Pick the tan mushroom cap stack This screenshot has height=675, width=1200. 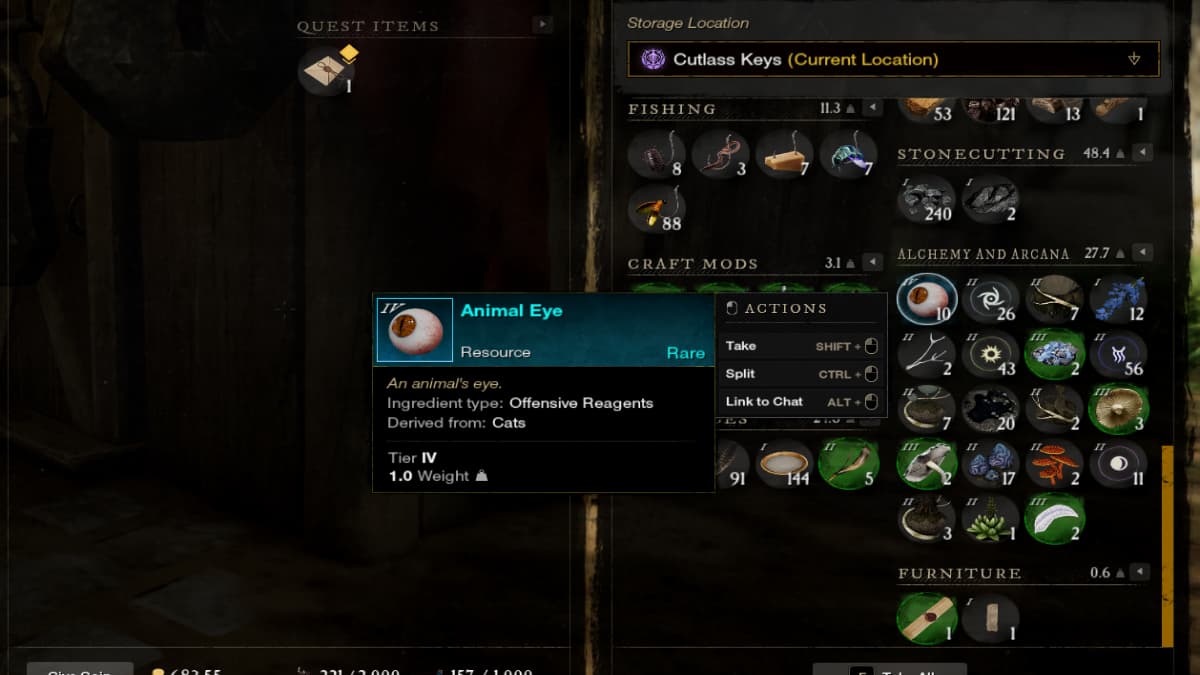[x=1118, y=408]
